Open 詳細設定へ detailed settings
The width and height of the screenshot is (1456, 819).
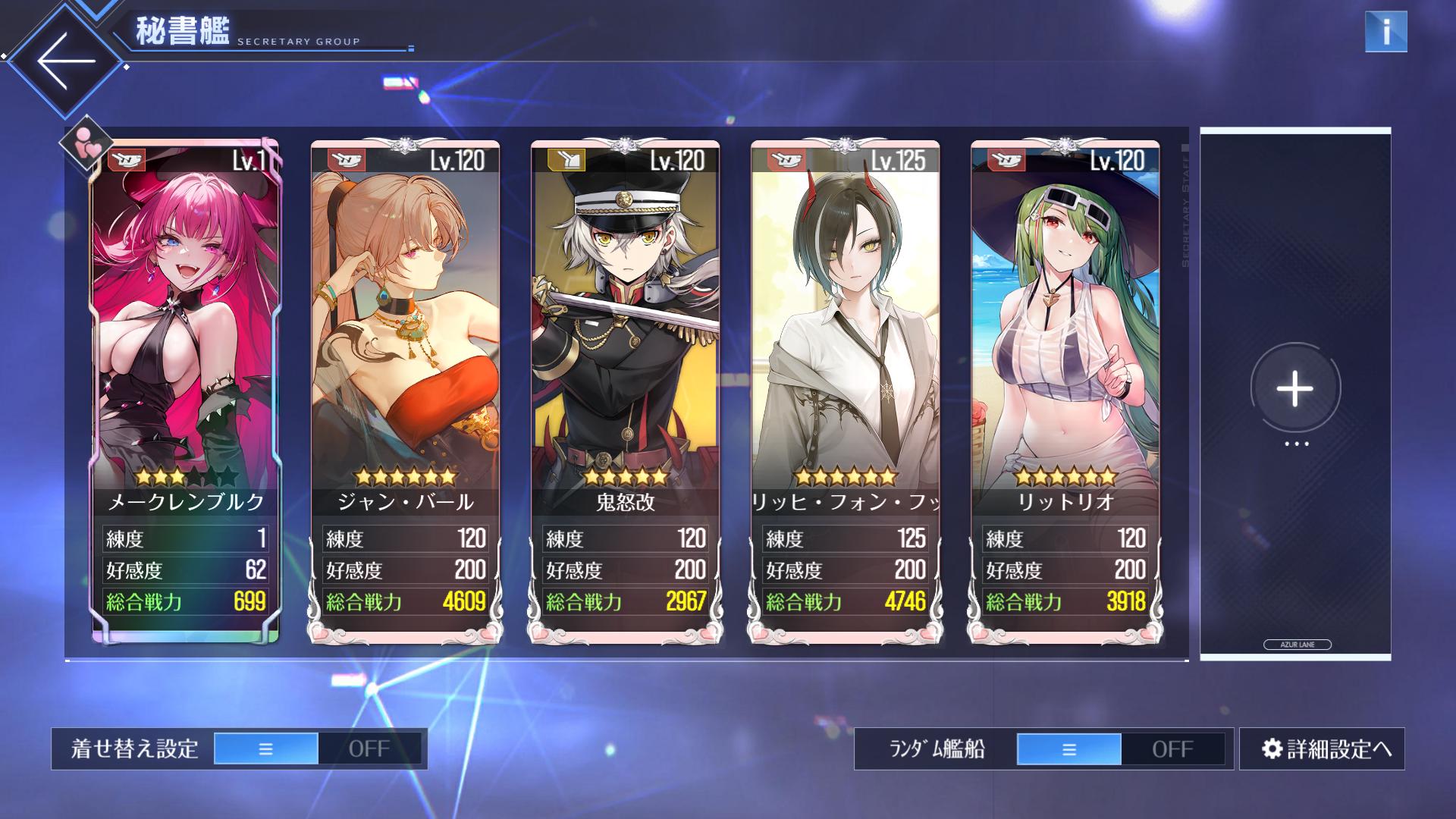tap(1322, 749)
